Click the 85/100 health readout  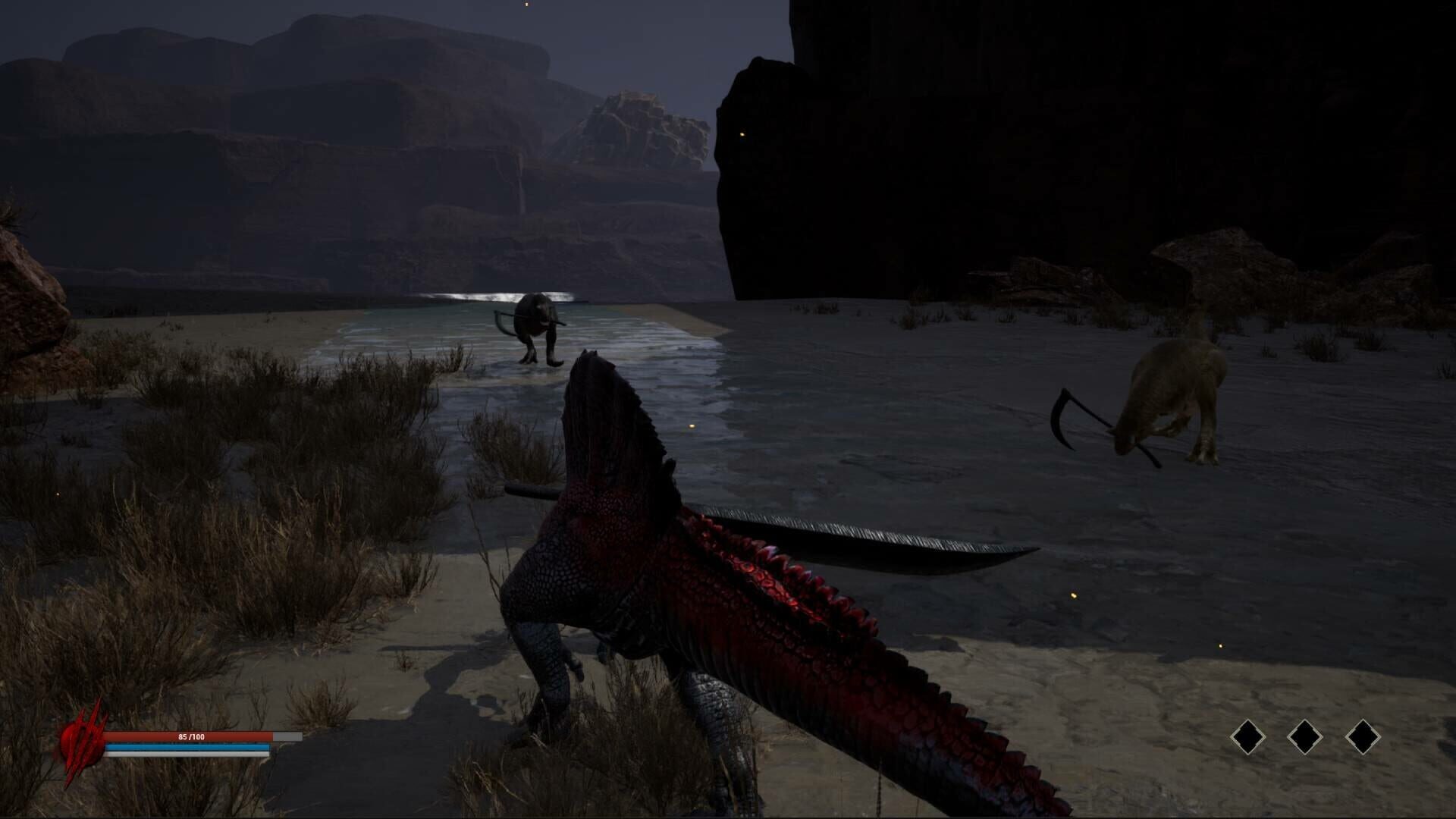click(x=190, y=736)
